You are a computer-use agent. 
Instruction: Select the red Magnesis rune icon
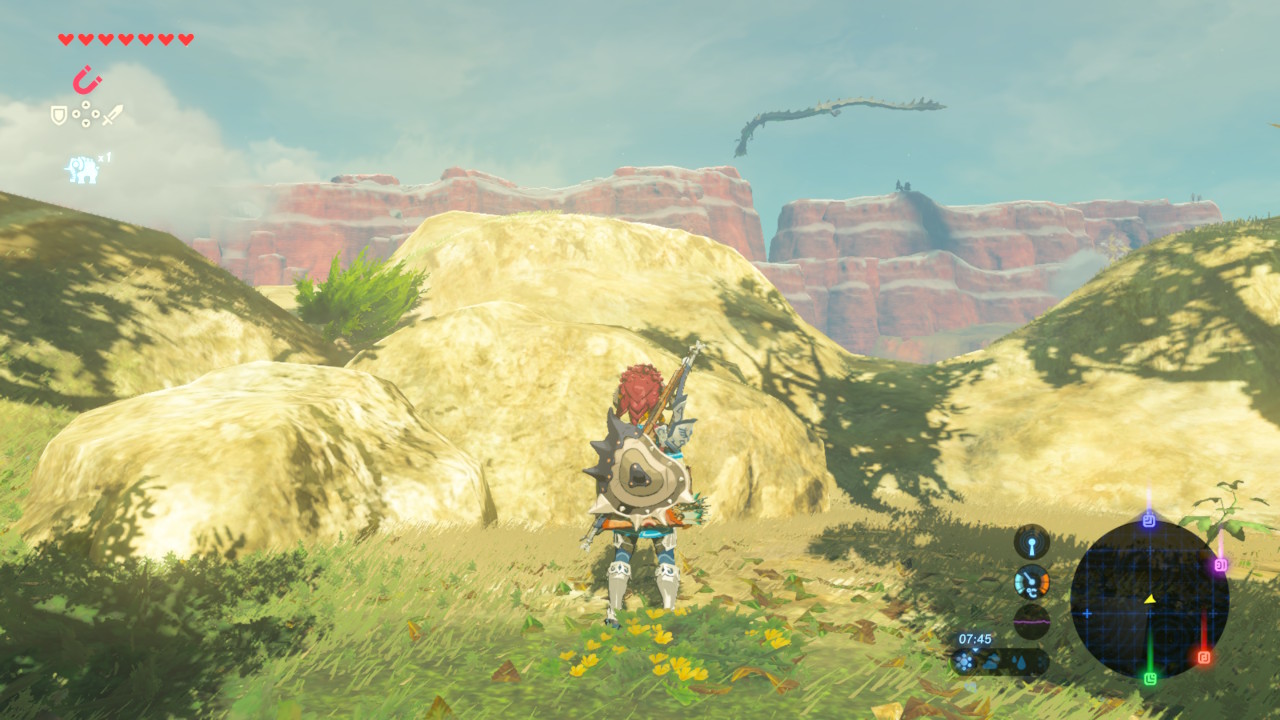(x=87, y=80)
